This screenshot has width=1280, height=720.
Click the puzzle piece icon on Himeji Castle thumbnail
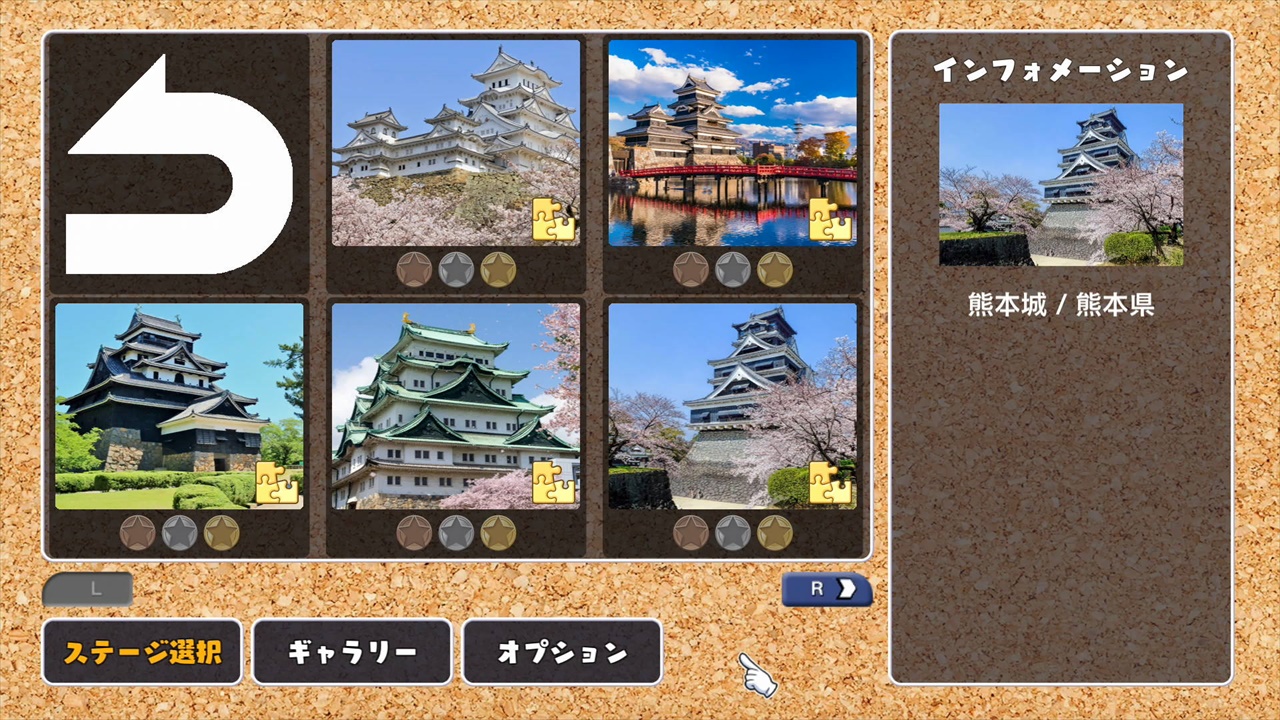[556, 222]
